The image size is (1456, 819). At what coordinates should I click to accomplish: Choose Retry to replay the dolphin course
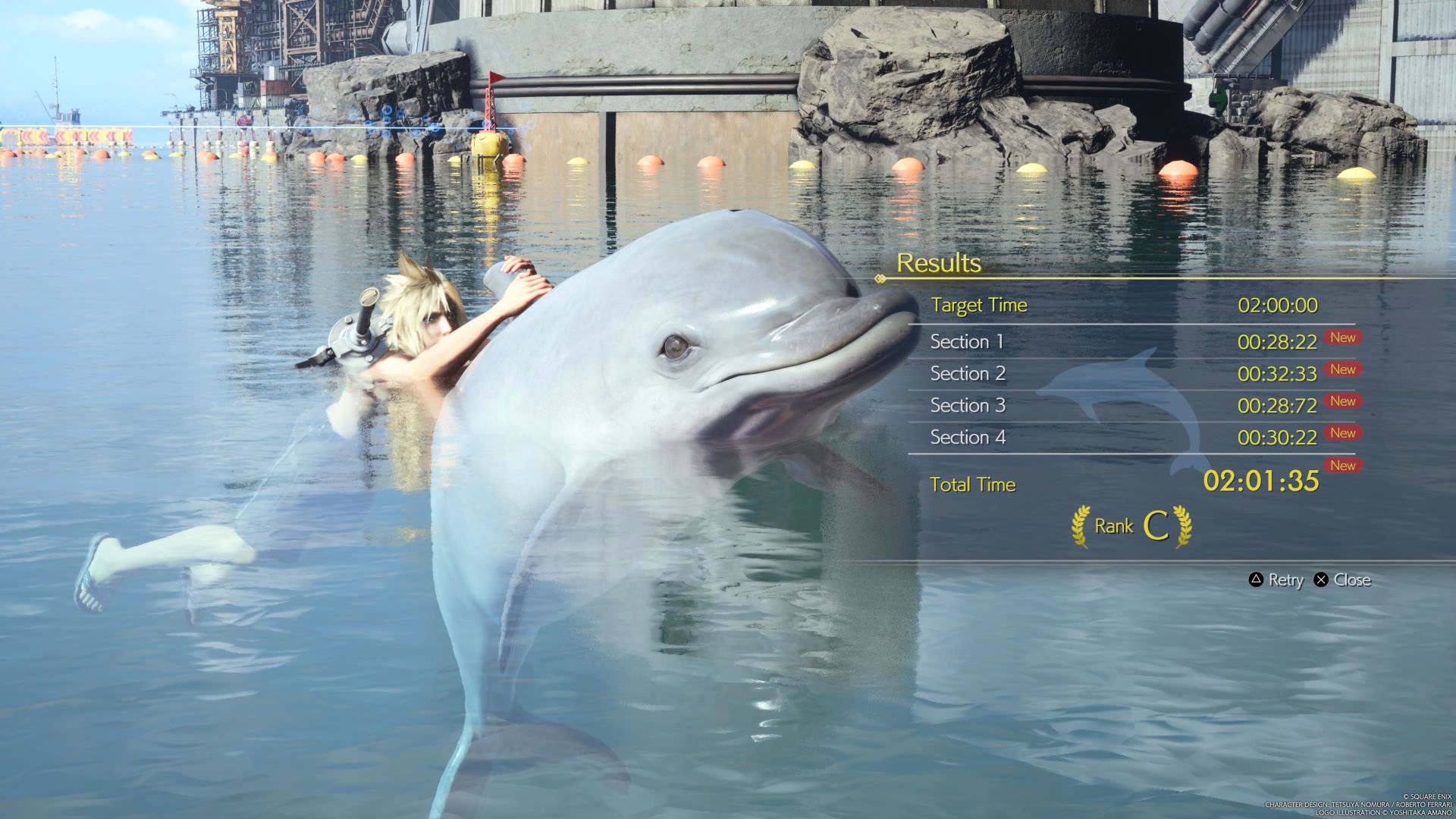(x=1276, y=580)
